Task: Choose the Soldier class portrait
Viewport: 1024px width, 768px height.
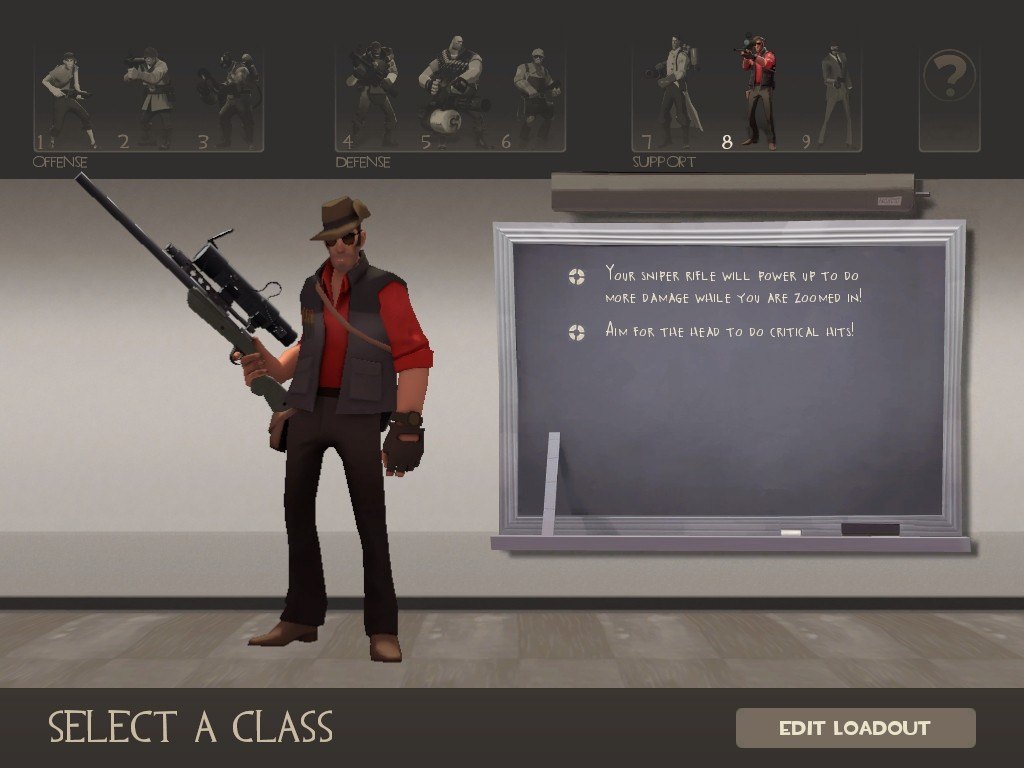Action: tap(150, 98)
